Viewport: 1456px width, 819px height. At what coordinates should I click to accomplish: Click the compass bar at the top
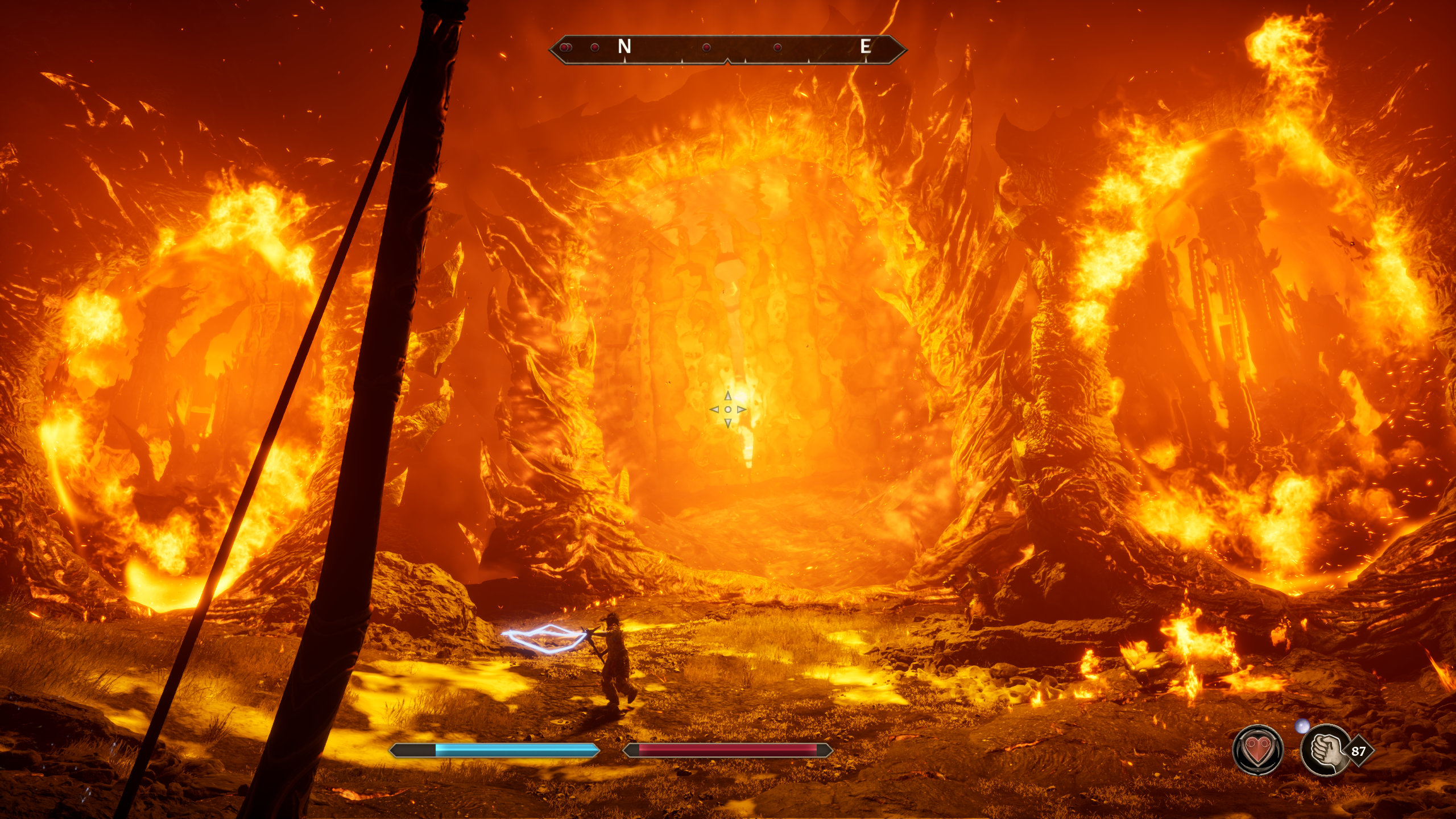[727, 48]
